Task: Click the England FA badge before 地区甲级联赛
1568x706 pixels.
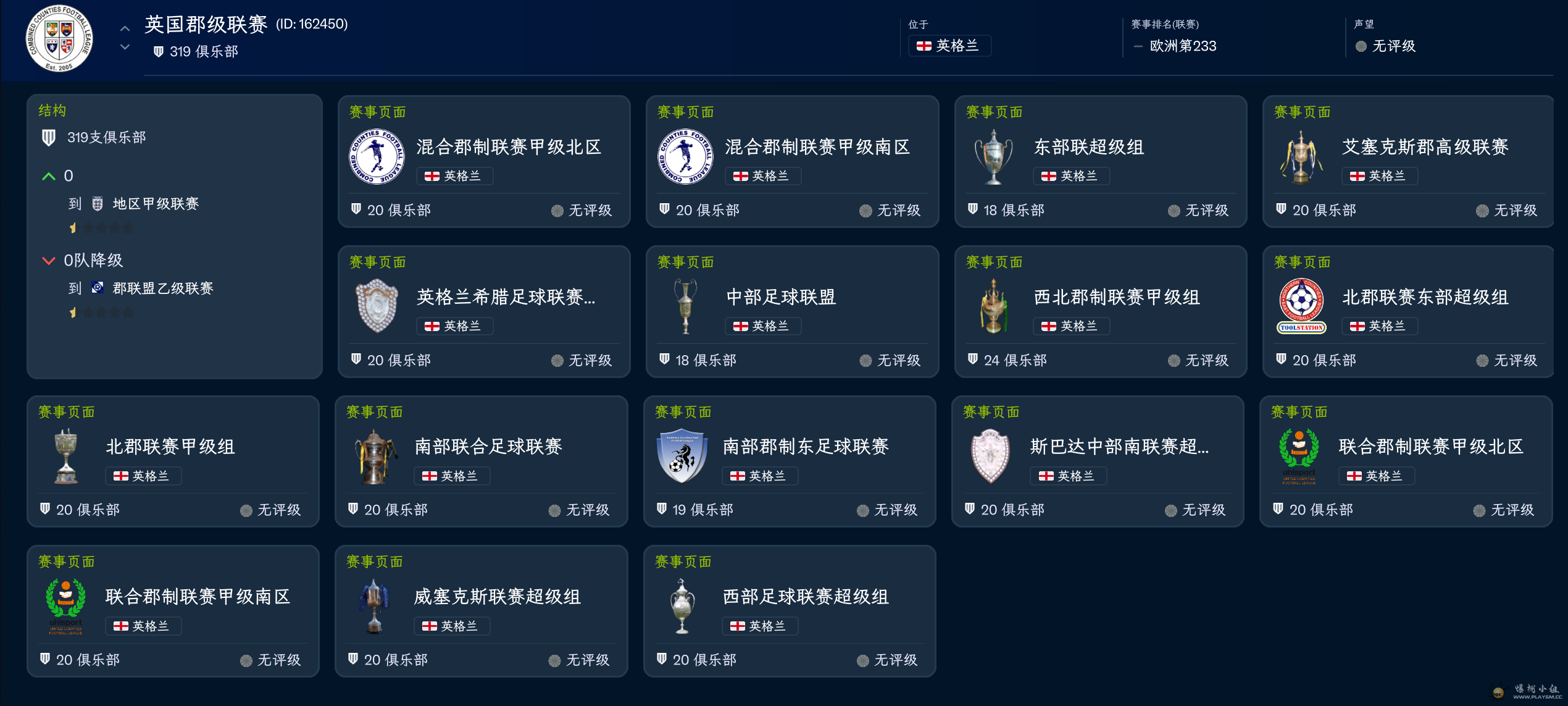Action: pyautogui.click(x=96, y=204)
